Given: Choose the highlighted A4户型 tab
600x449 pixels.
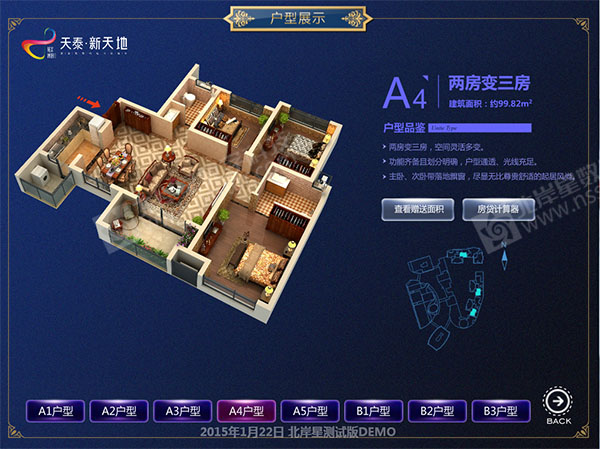Looking at the screenshot, I should point(246,410).
